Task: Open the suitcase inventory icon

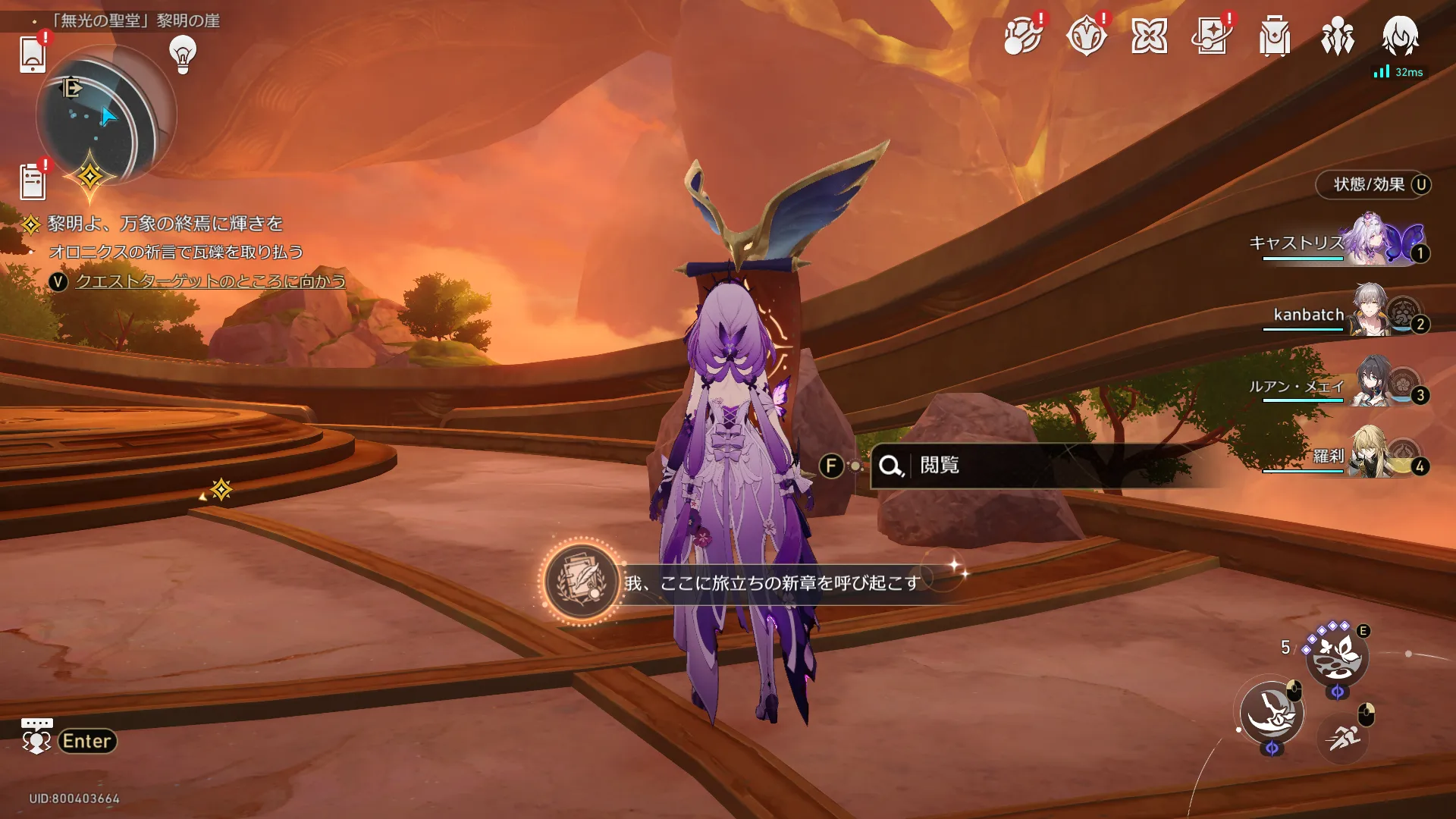Action: [1275, 36]
